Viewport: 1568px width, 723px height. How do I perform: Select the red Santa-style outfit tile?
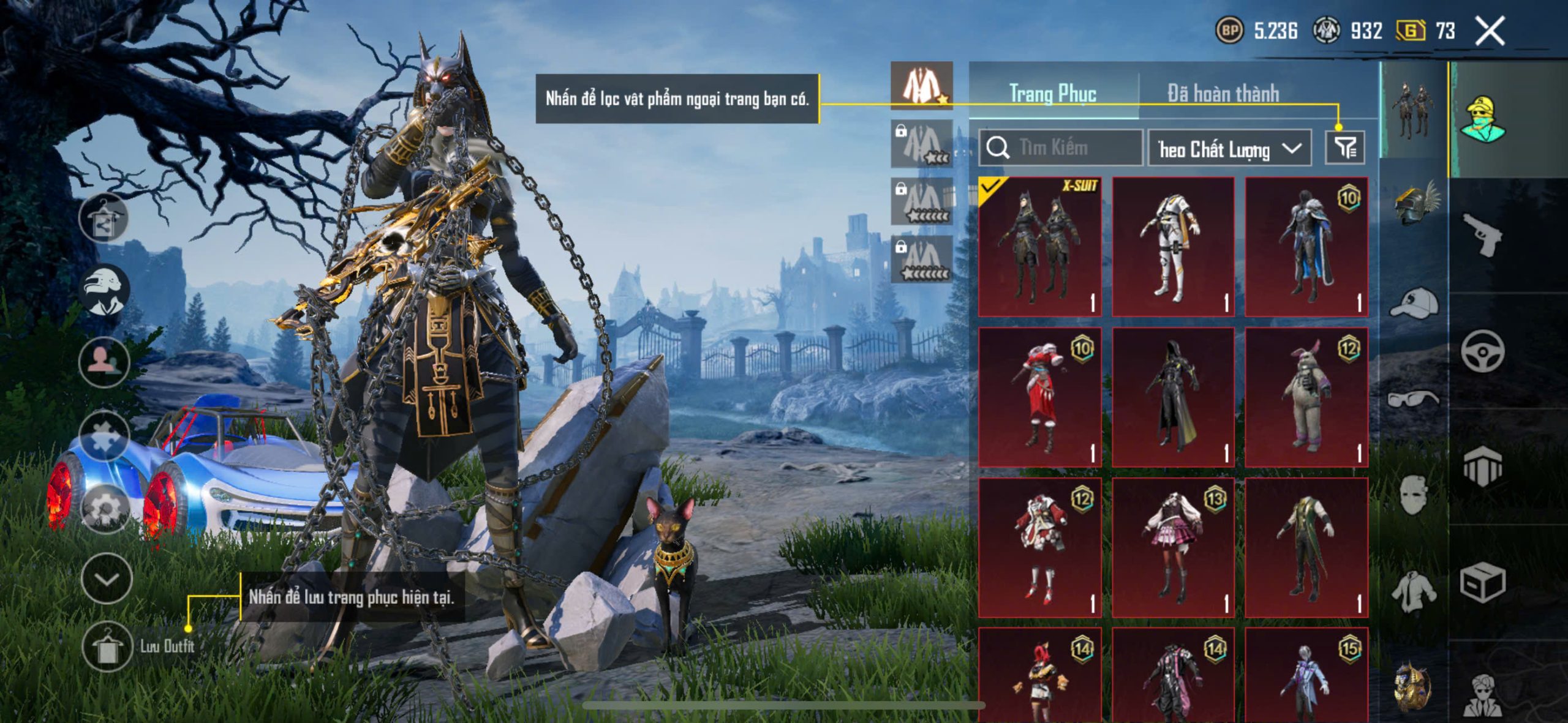(1039, 397)
